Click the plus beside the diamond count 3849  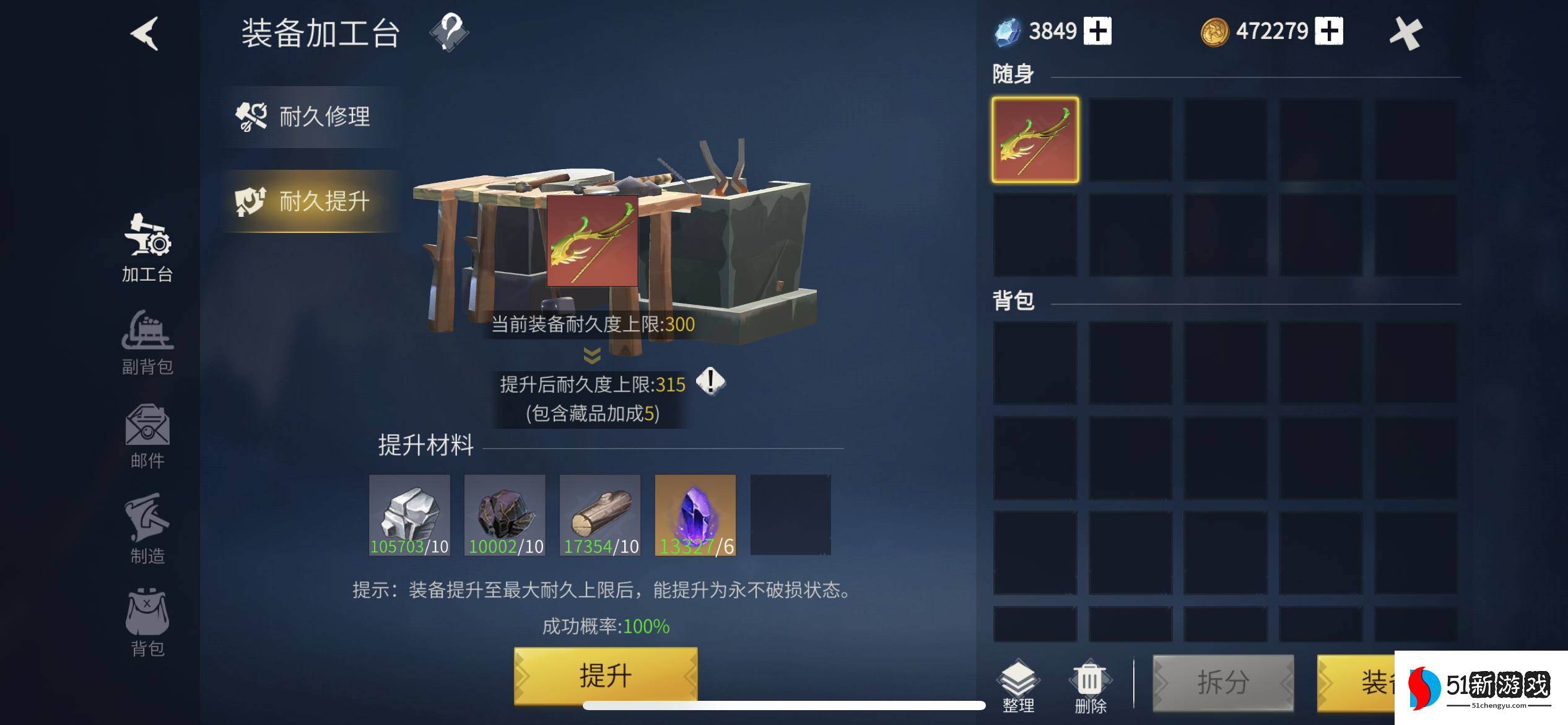click(1099, 30)
